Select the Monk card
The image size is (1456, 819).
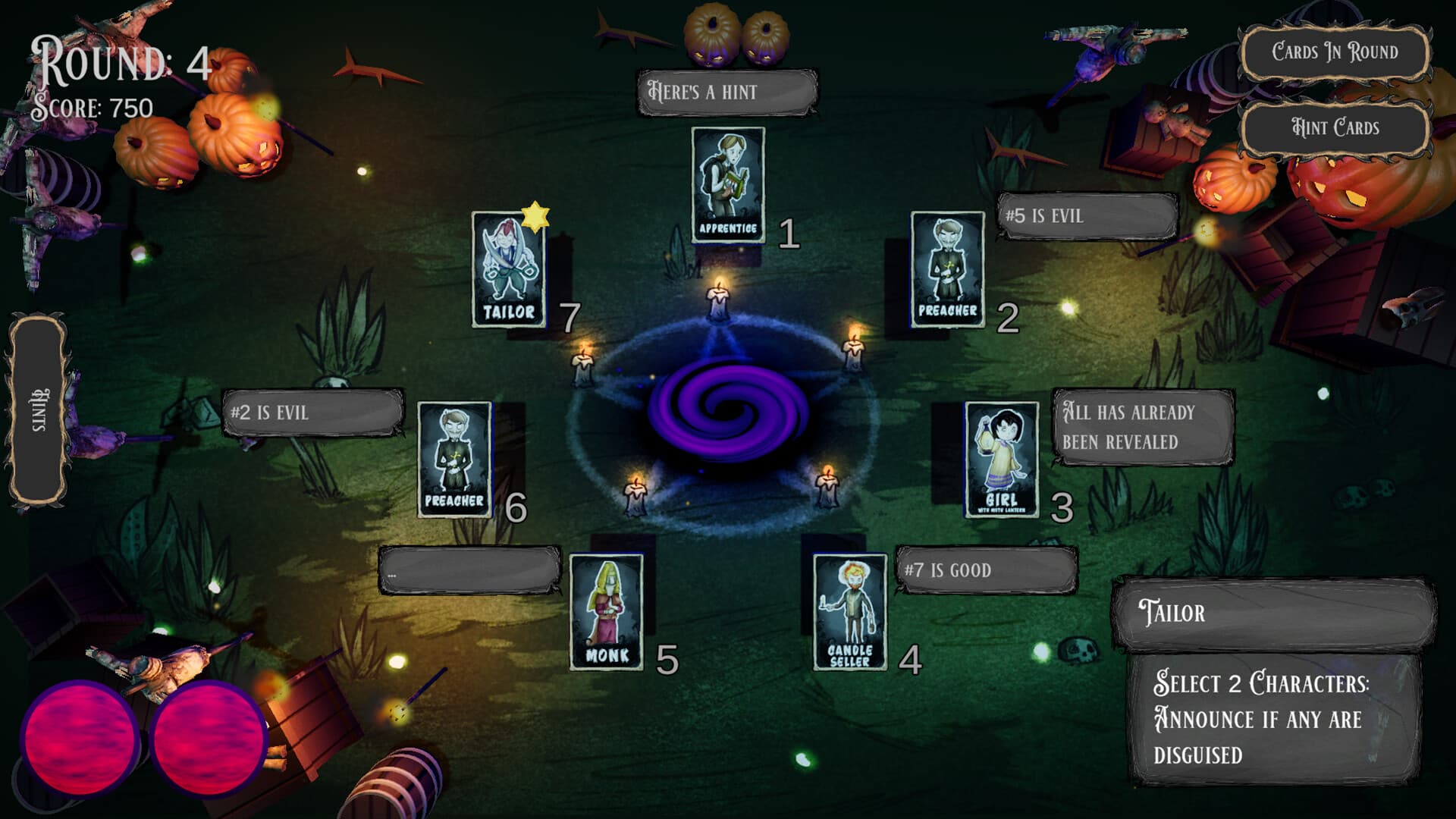point(607,610)
